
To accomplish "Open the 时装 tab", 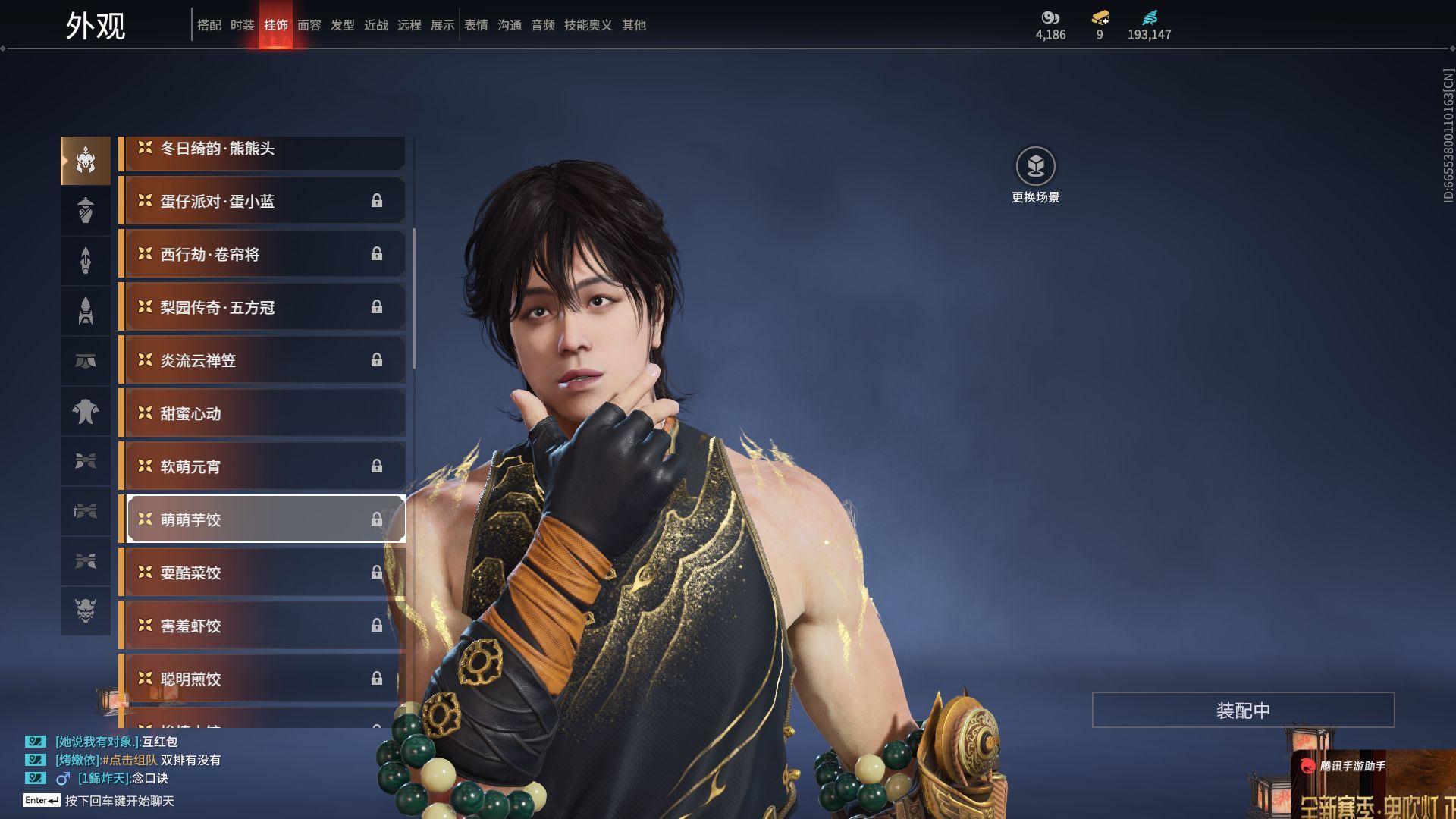I will tap(242, 25).
